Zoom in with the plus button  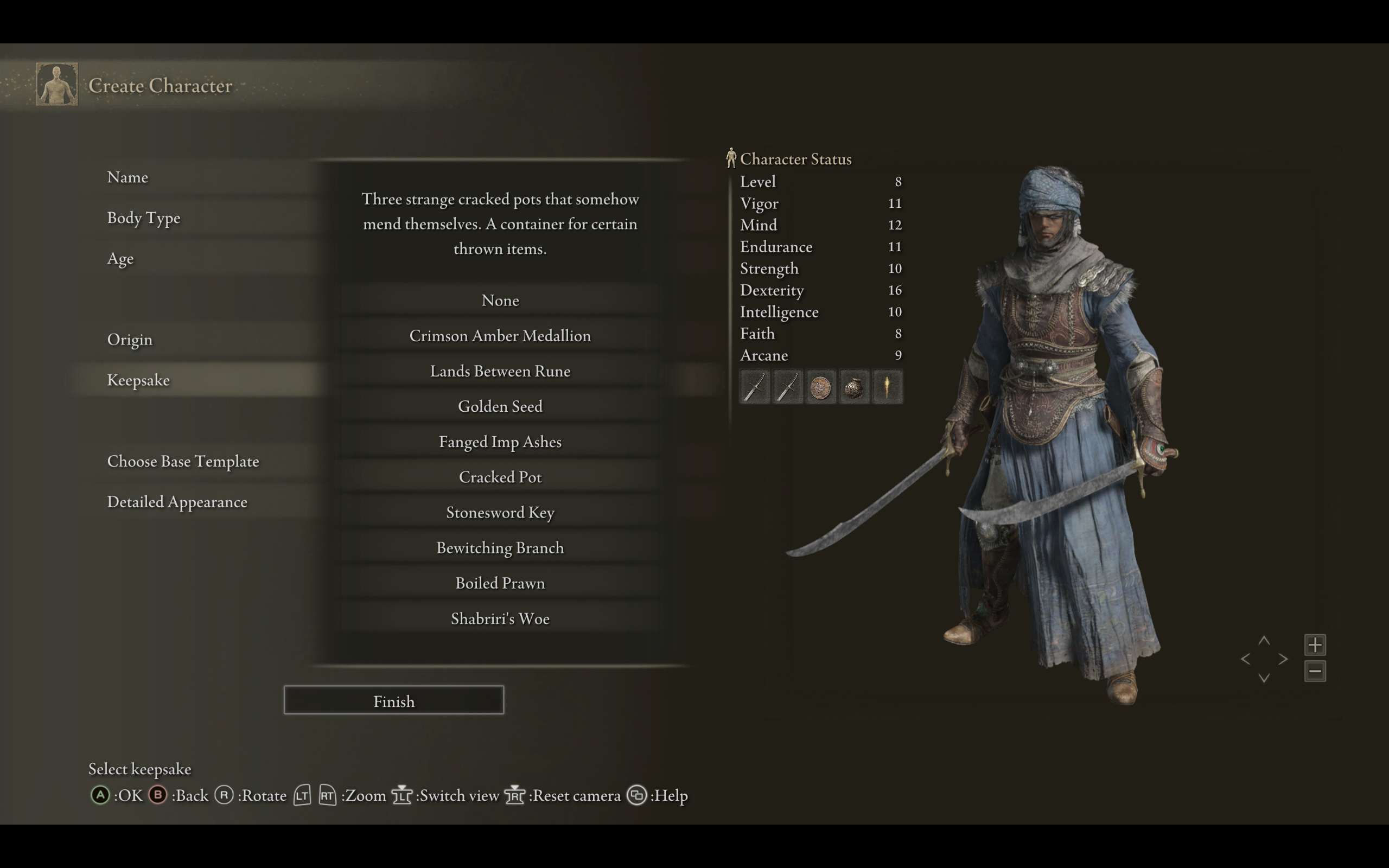click(1314, 644)
